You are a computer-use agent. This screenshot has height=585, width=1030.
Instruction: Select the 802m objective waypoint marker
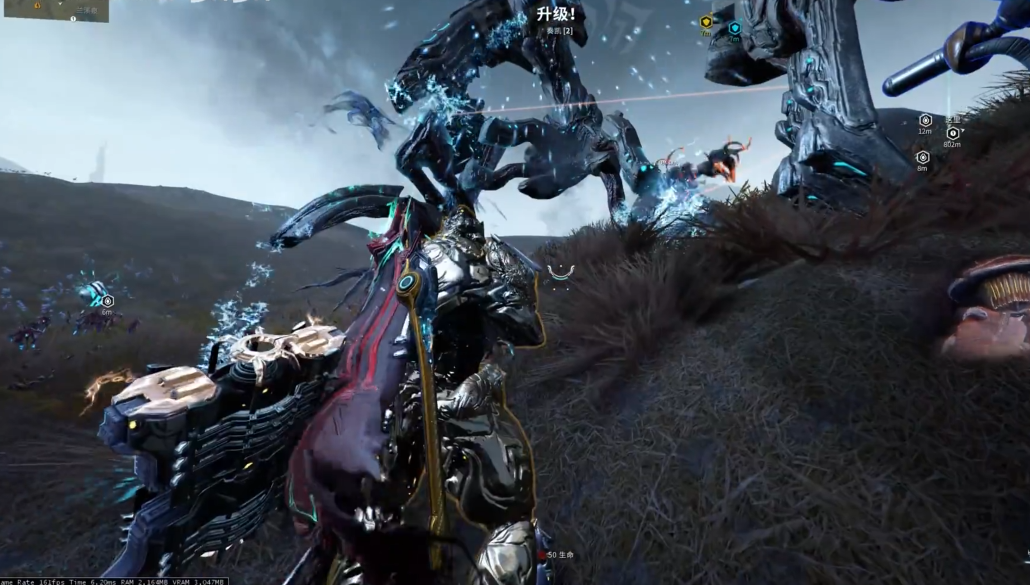click(x=953, y=133)
